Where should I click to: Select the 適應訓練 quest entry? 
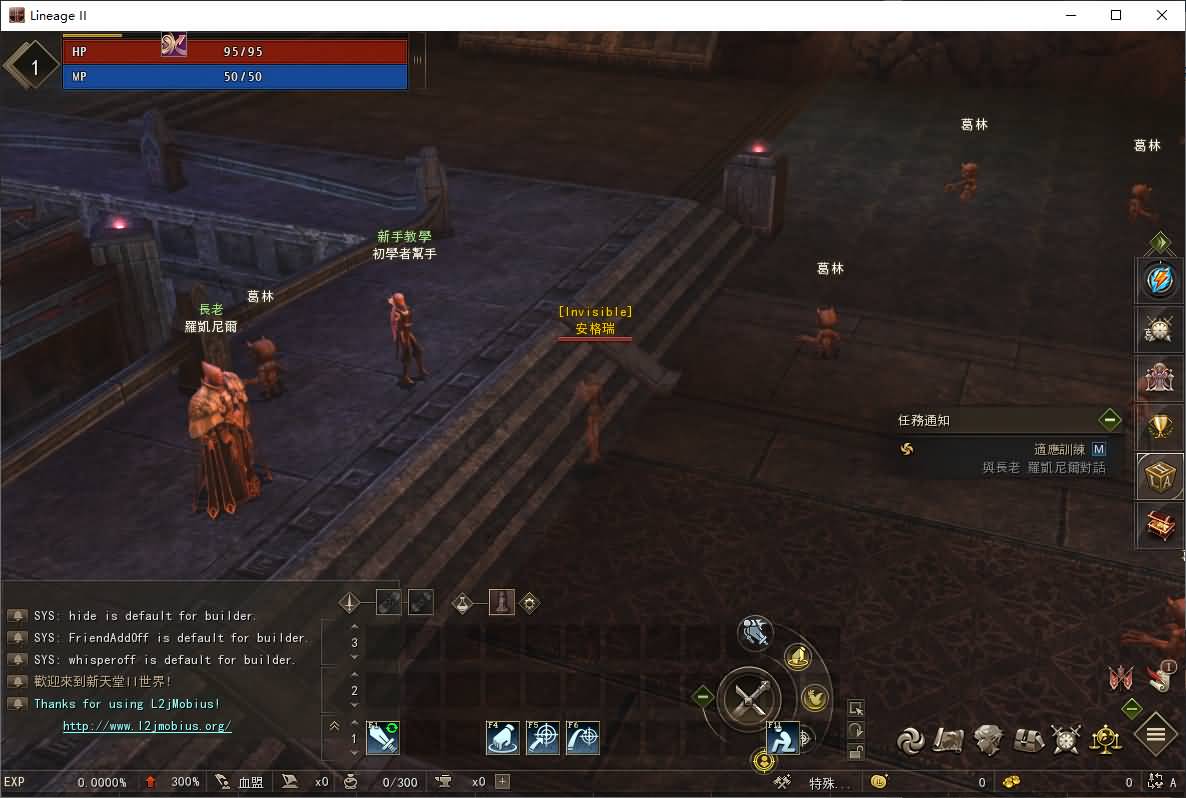point(1058,450)
